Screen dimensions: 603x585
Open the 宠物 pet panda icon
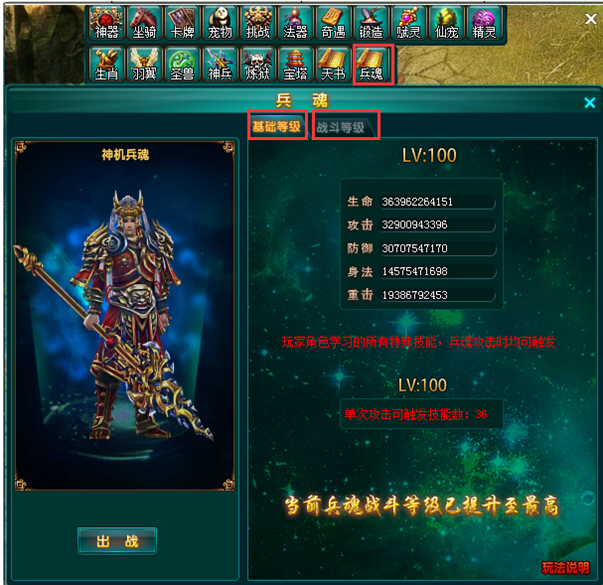[219, 24]
